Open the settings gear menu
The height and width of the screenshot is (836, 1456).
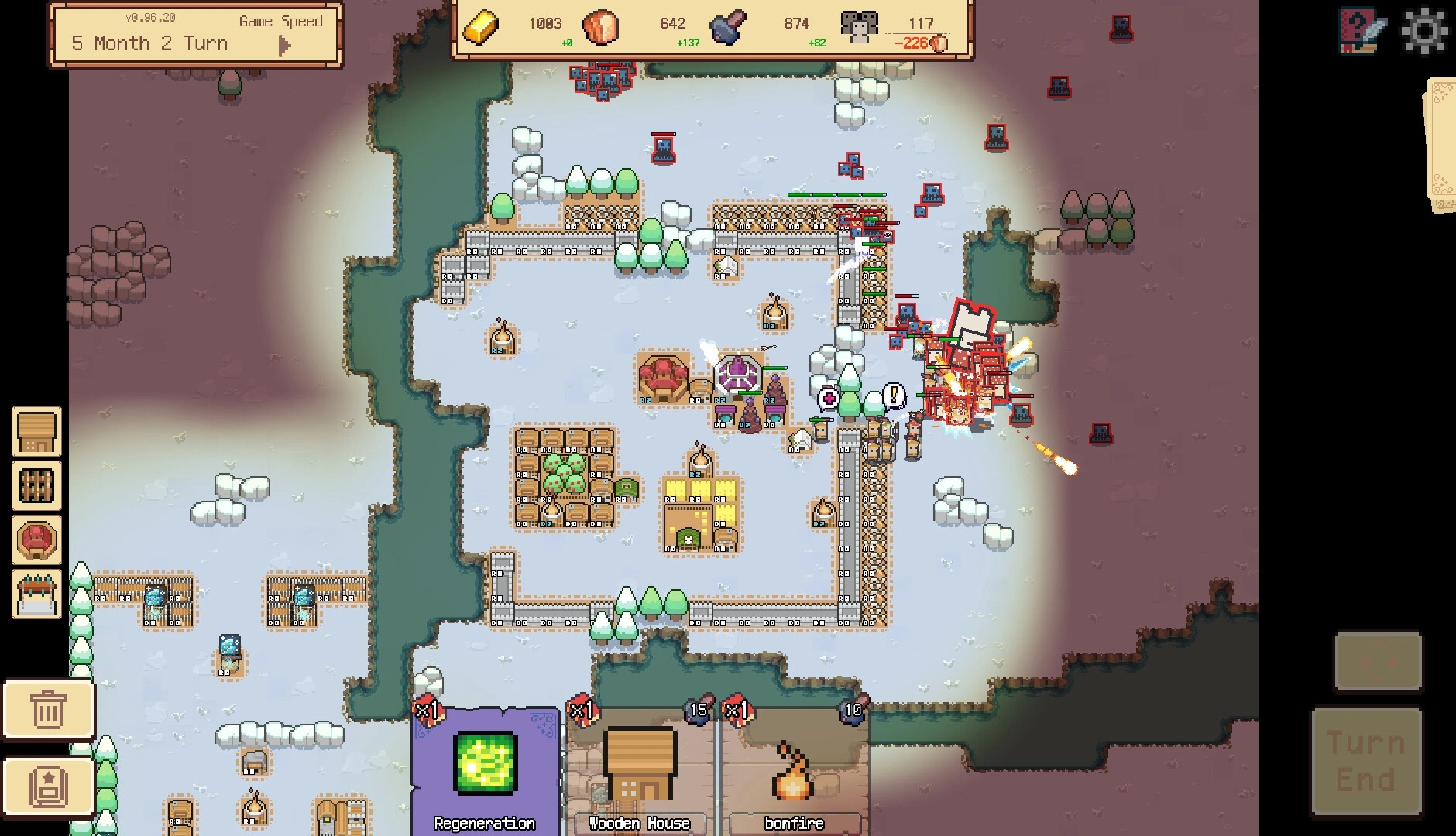tap(1424, 31)
